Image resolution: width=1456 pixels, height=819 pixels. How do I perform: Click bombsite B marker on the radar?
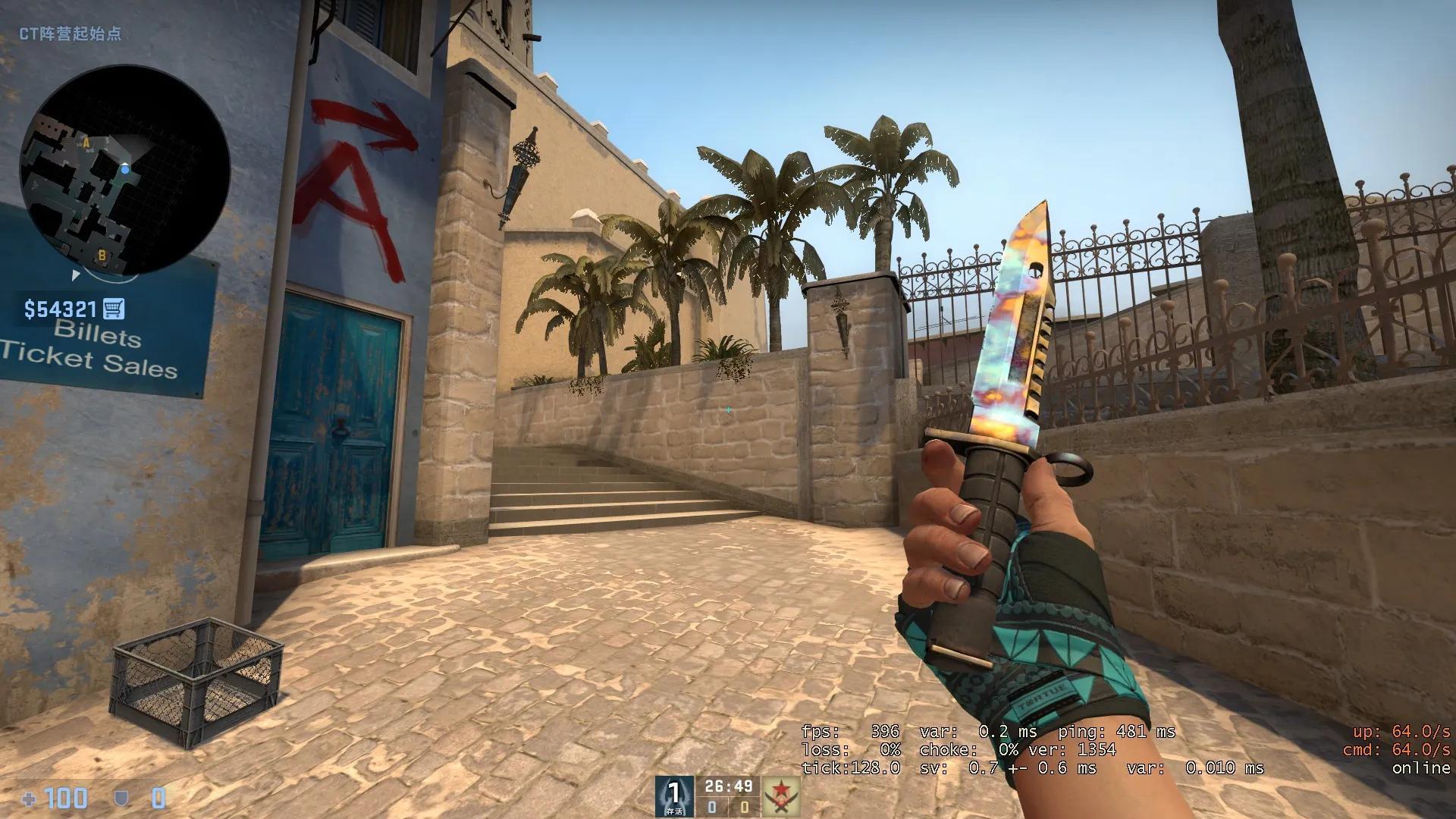click(101, 256)
